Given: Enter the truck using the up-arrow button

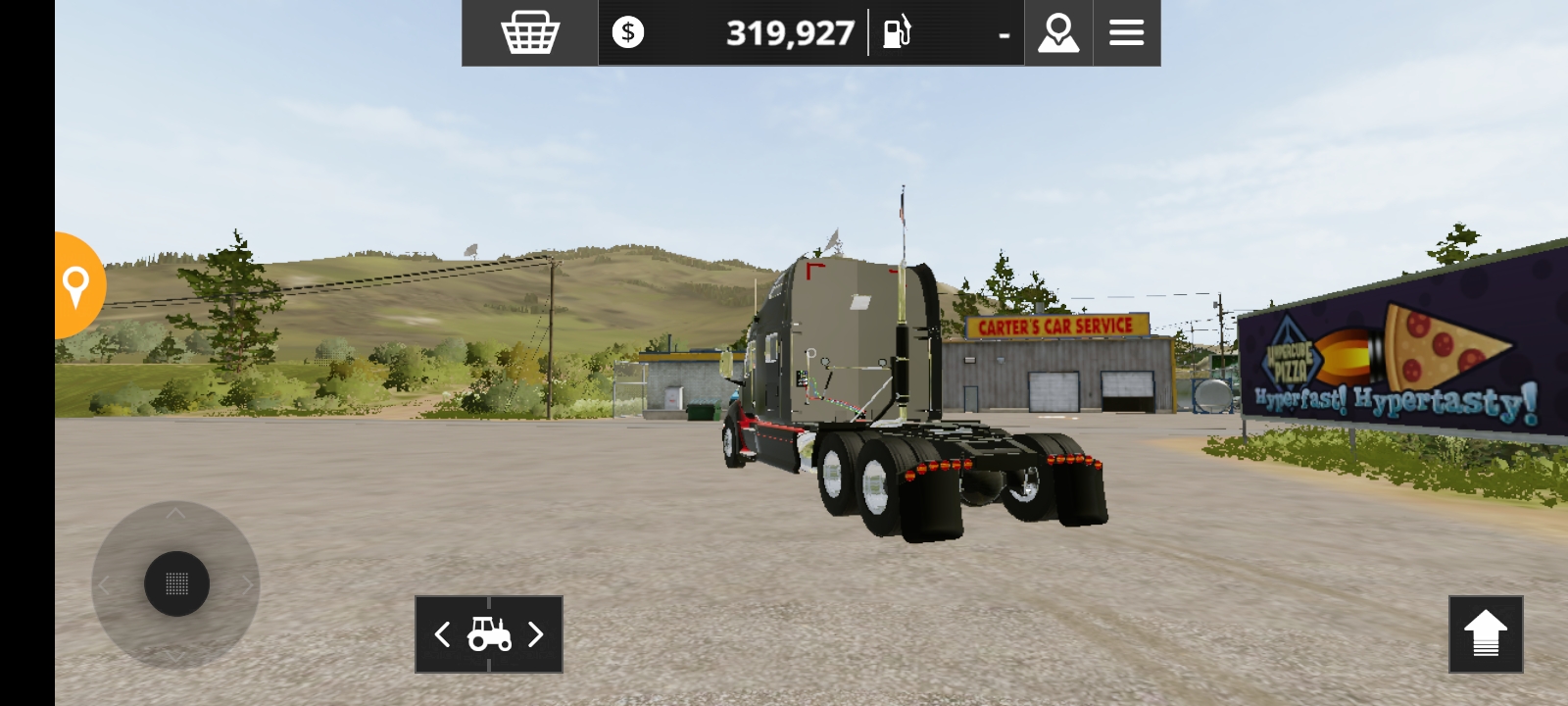Looking at the screenshot, I should pos(1486,635).
